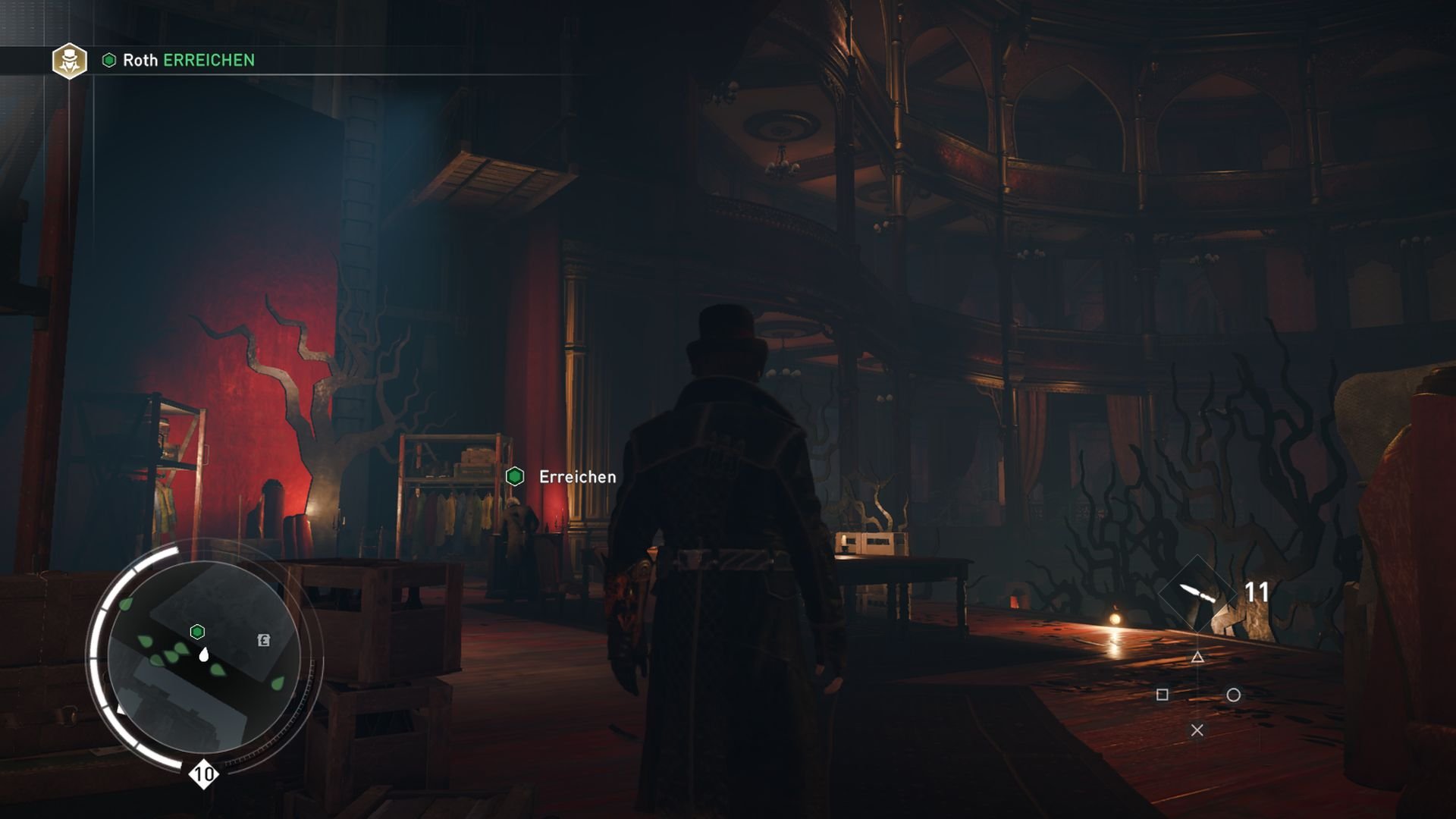The image size is (1456, 819).
Task: Click the Erreichen label in the scene
Action: tap(576, 477)
